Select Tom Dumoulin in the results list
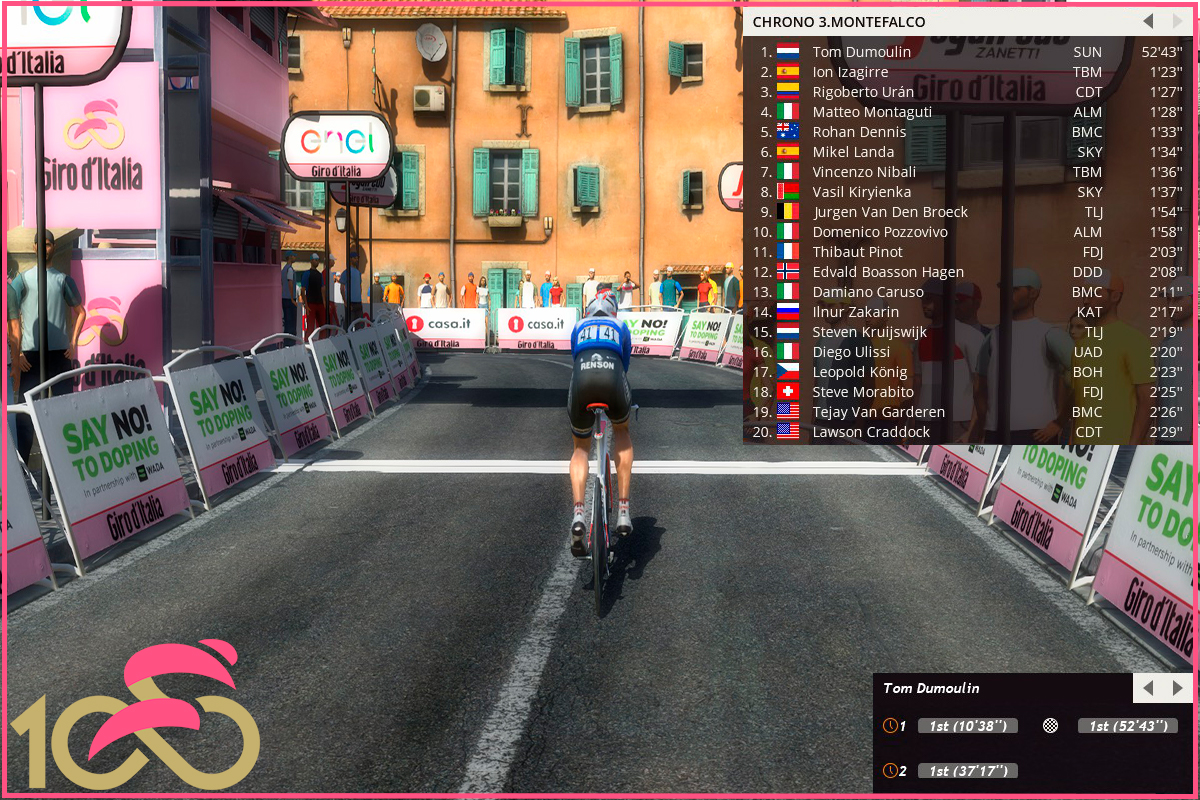Image resolution: width=1200 pixels, height=800 pixels. [861, 52]
